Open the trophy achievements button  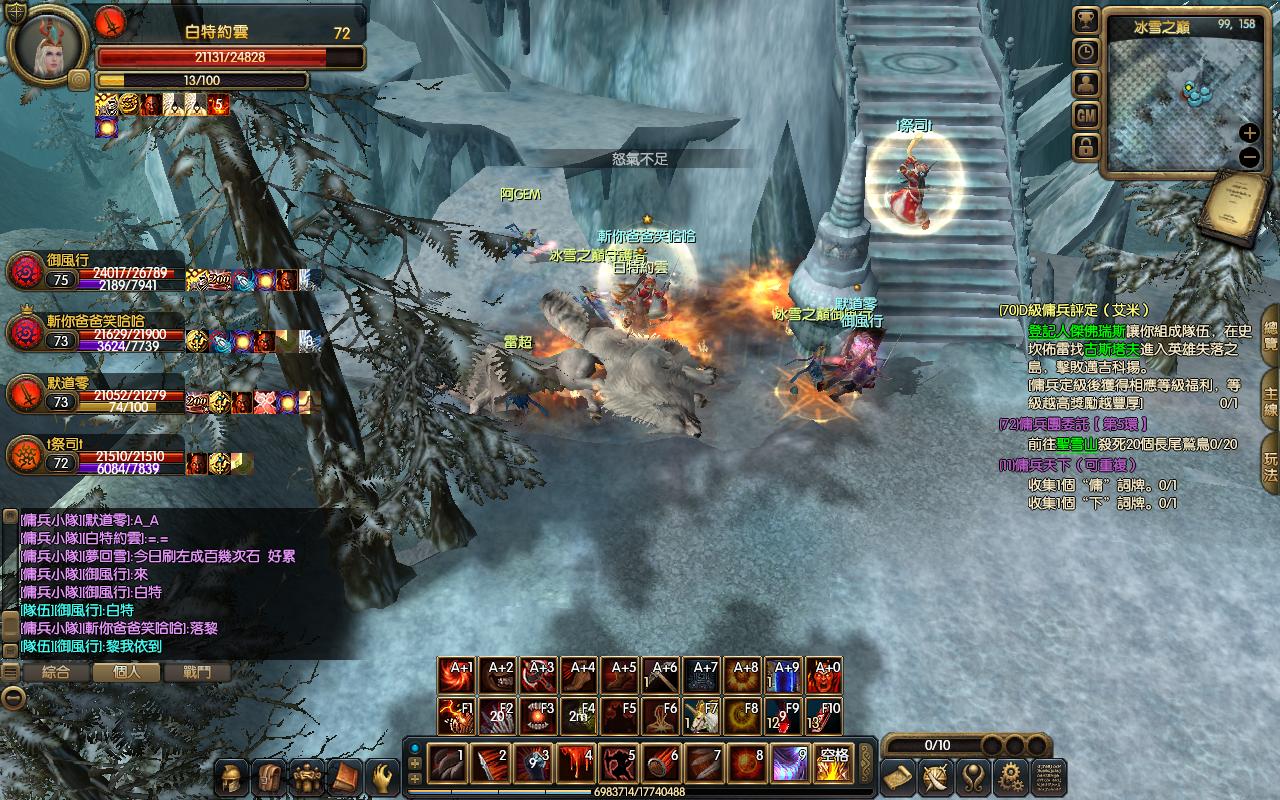click(1086, 21)
